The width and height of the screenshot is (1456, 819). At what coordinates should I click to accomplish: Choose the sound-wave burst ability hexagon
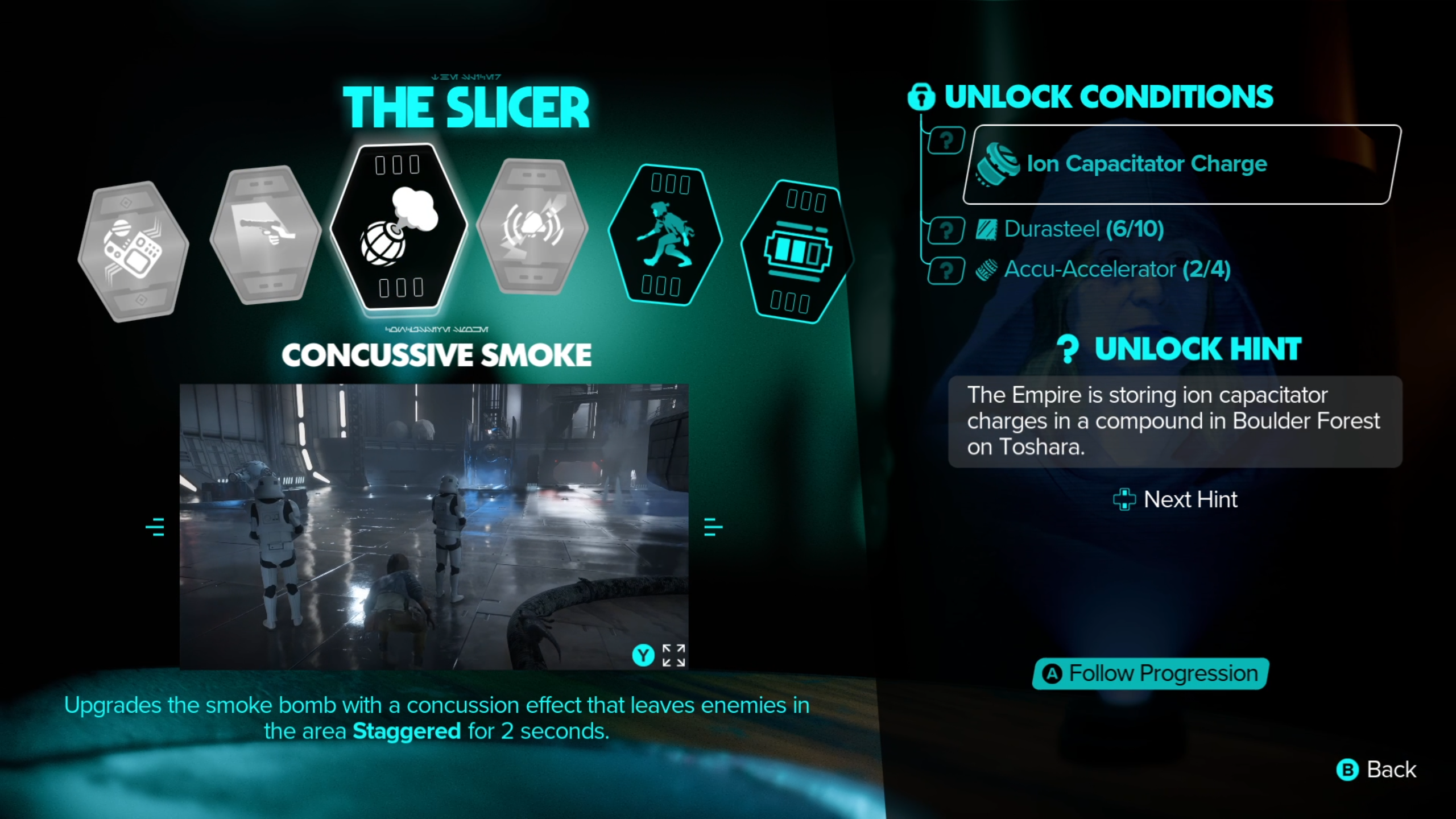tap(532, 227)
